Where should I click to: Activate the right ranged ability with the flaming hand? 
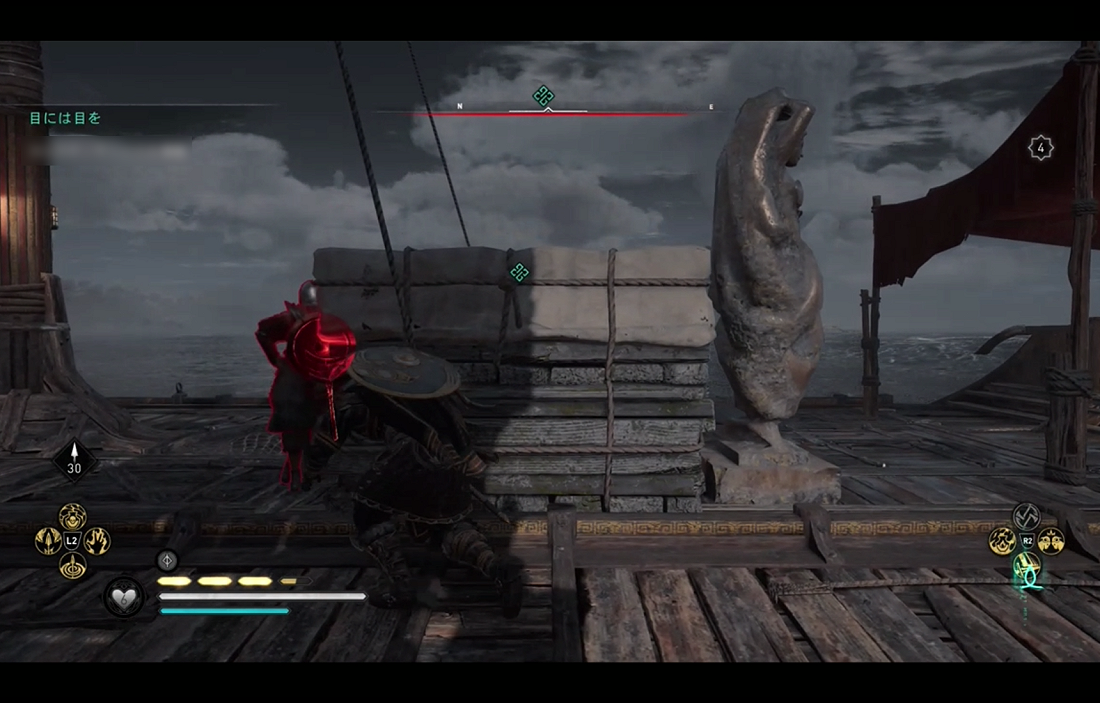pos(97,541)
